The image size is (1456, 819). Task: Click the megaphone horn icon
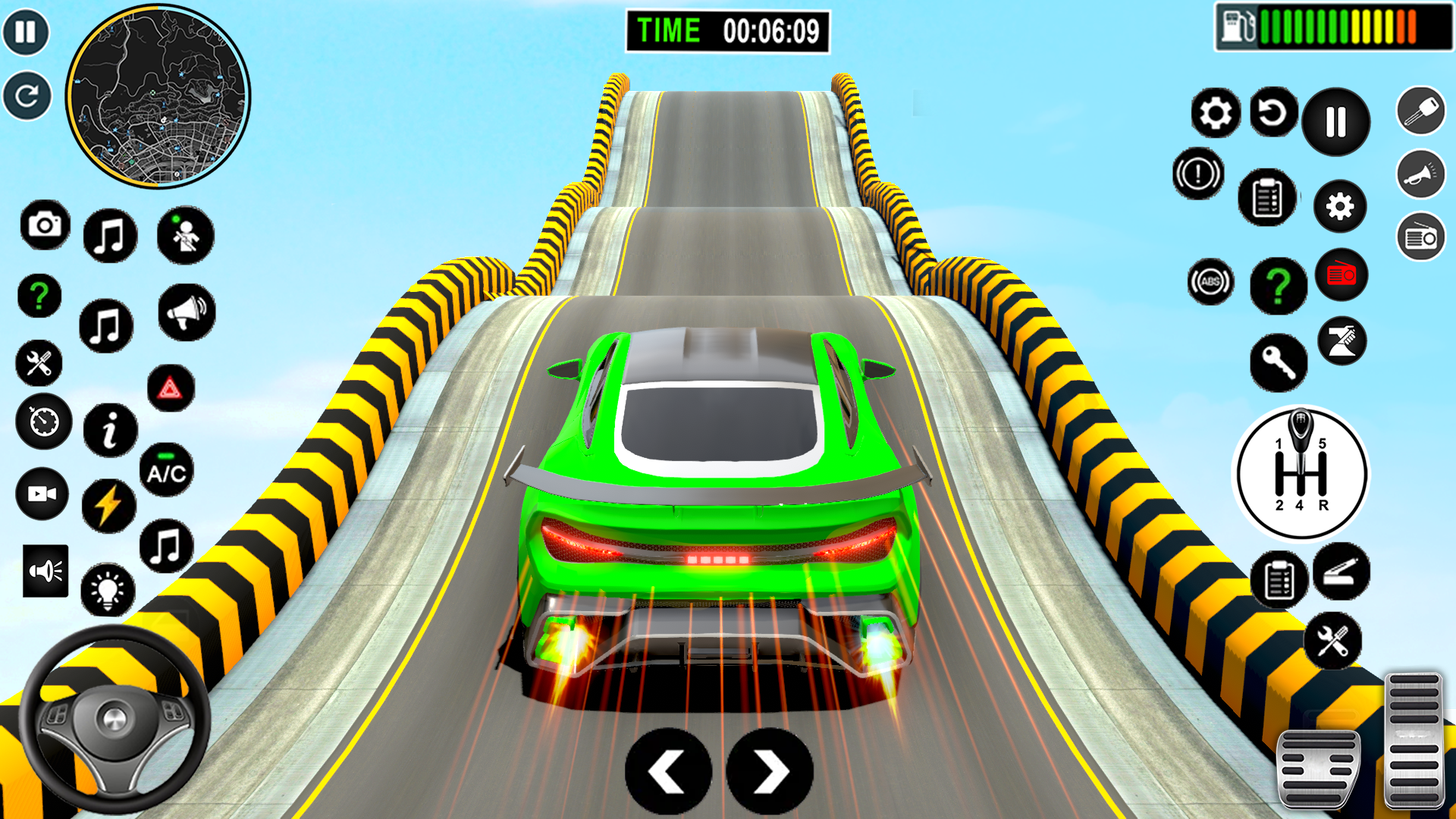tap(187, 312)
